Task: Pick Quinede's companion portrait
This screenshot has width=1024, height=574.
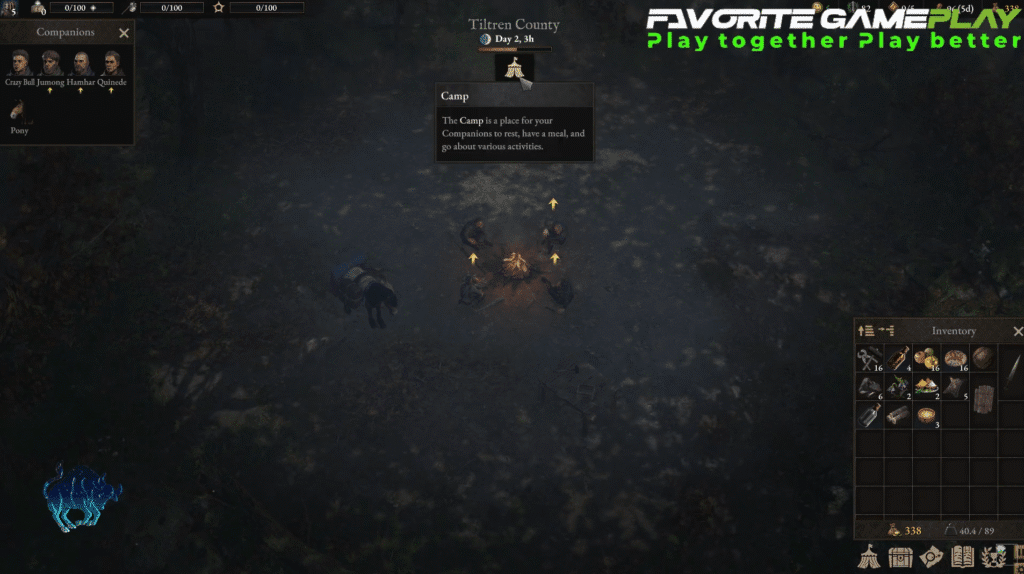Action: tap(111, 63)
